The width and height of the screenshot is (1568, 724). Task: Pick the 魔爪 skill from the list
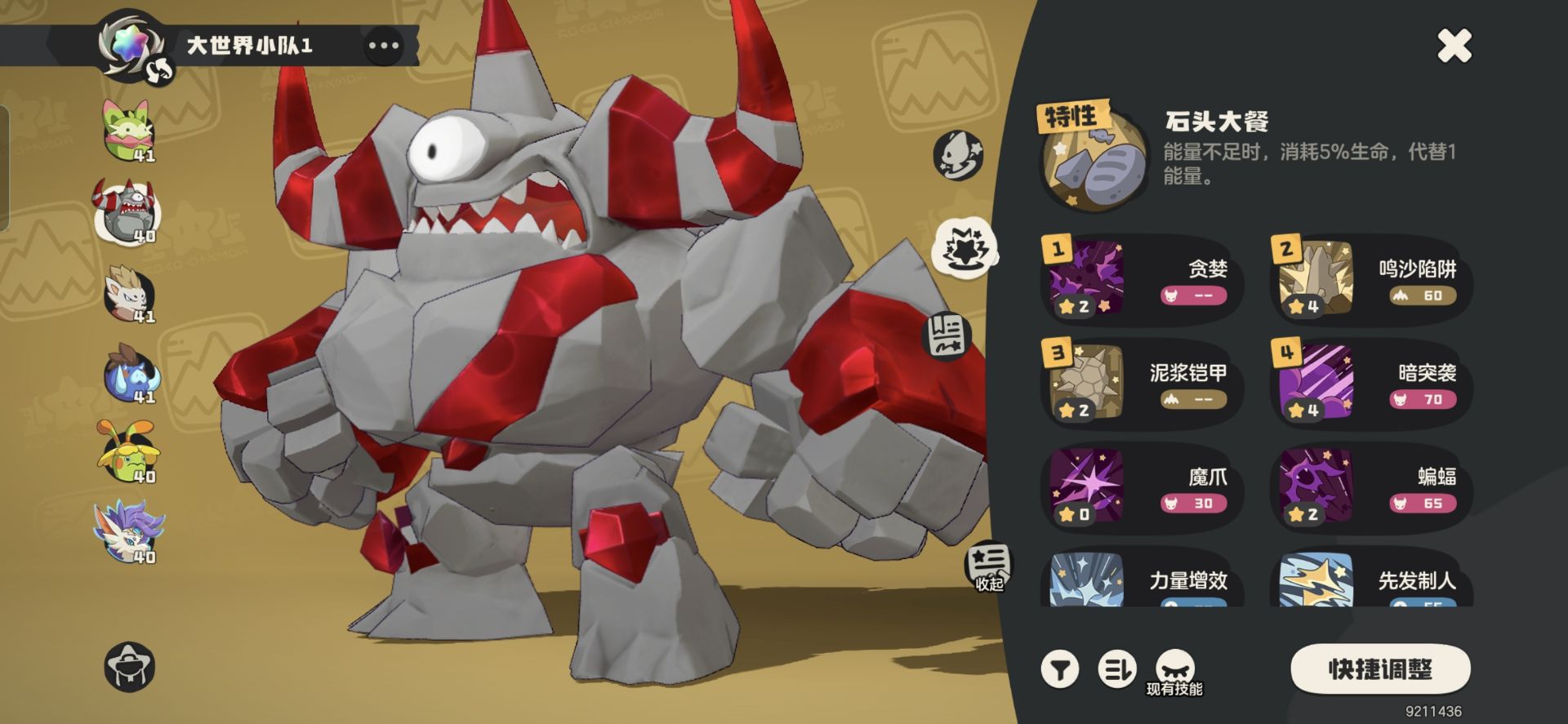1142,489
